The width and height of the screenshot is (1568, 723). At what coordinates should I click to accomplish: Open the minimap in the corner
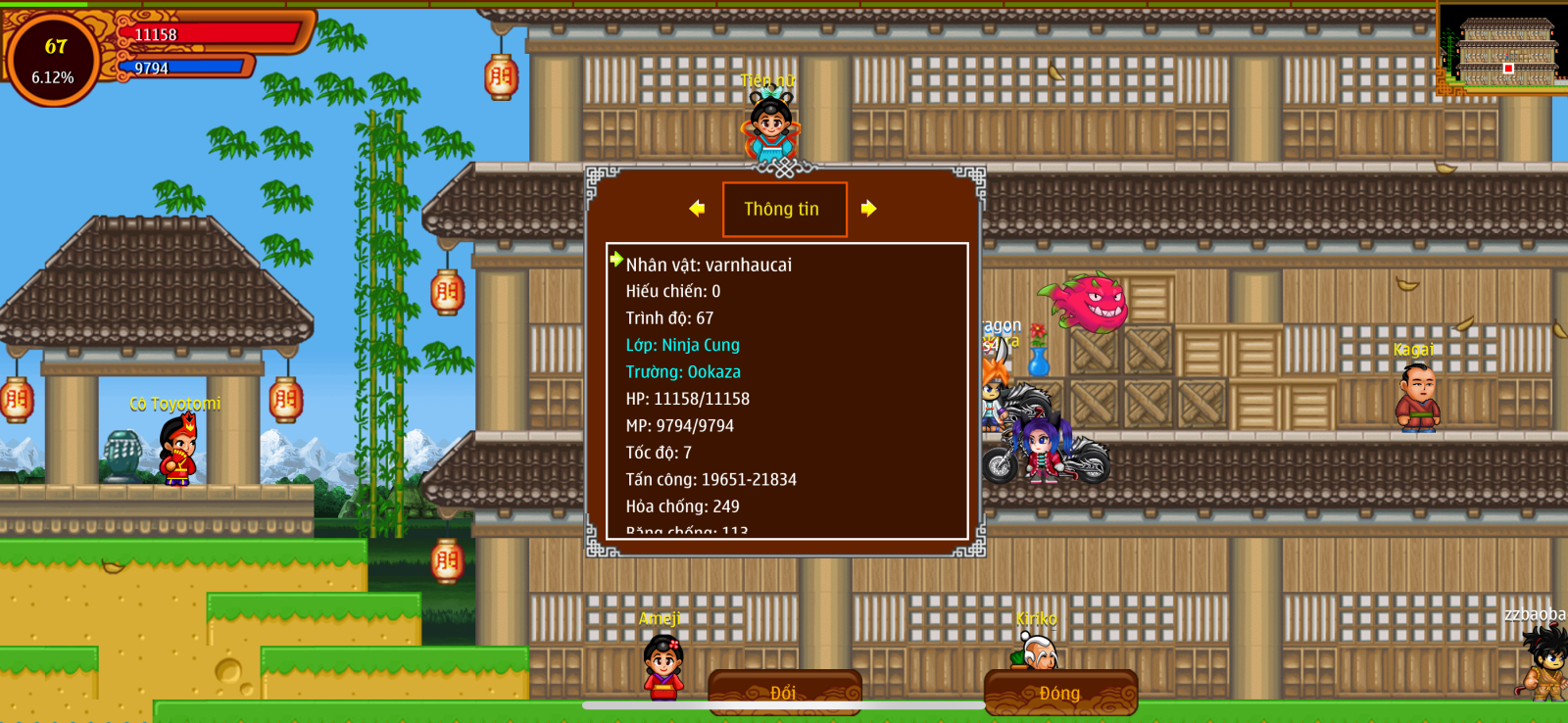tap(1503, 48)
